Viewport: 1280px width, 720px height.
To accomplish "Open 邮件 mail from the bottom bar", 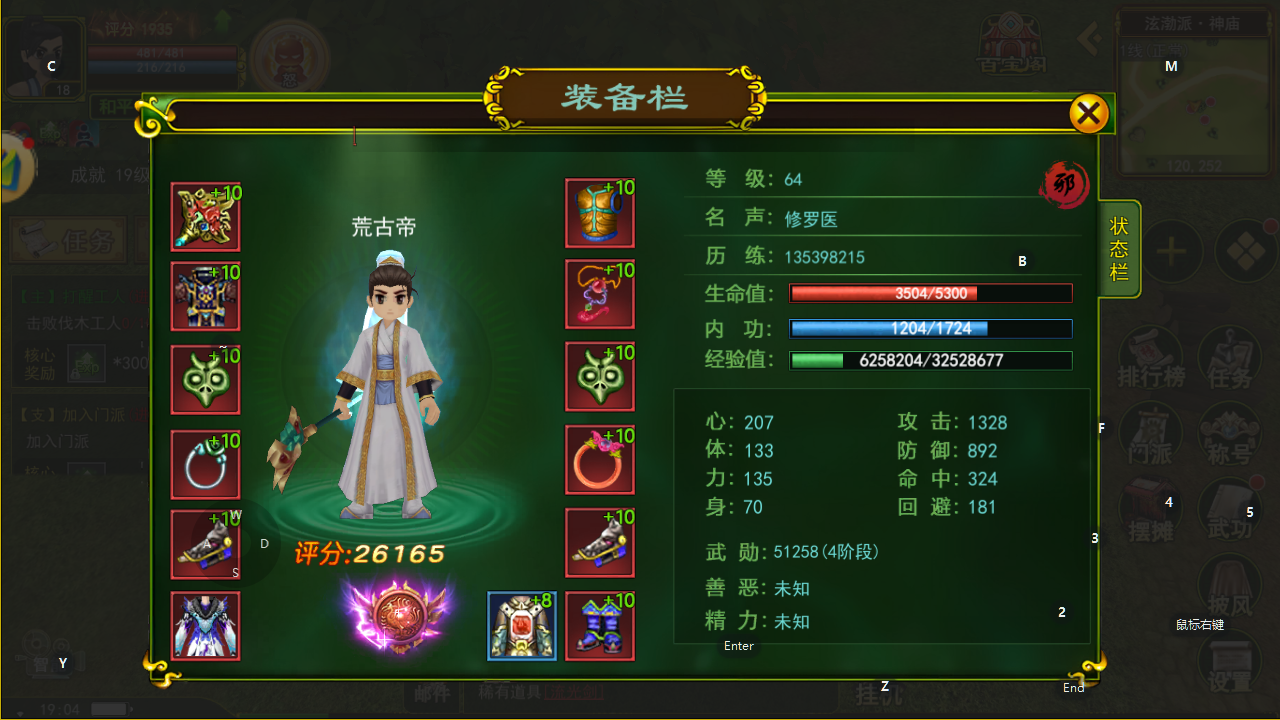I will click(431, 692).
